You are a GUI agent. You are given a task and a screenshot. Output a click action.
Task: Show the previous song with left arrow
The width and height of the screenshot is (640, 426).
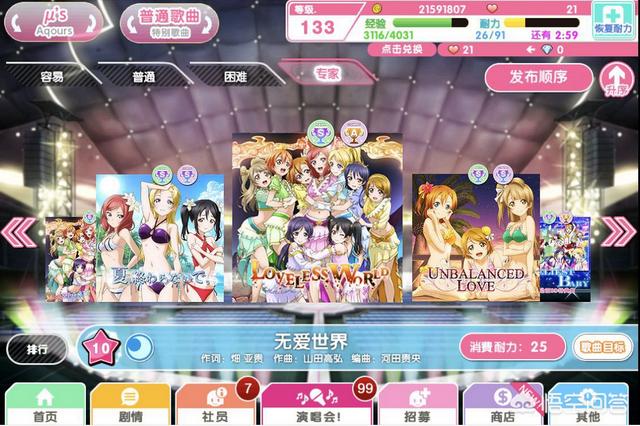(x=18, y=232)
